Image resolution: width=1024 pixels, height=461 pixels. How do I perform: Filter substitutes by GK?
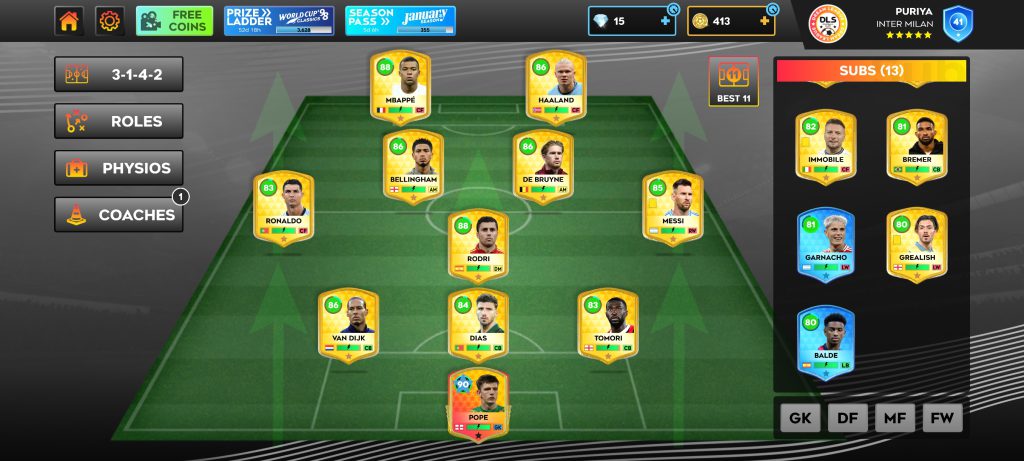(800, 418)
